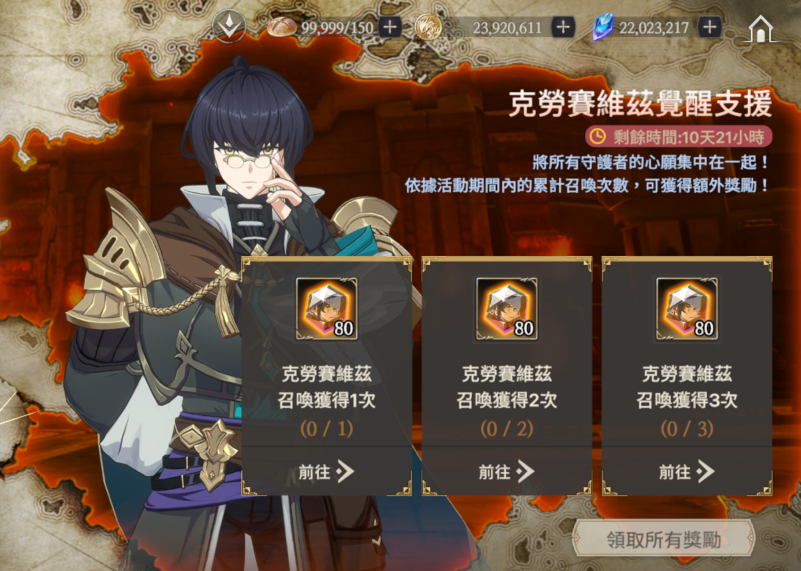
Task: Inspect reward icon on 召喚獲得1次 card
Action: [327, 309]
